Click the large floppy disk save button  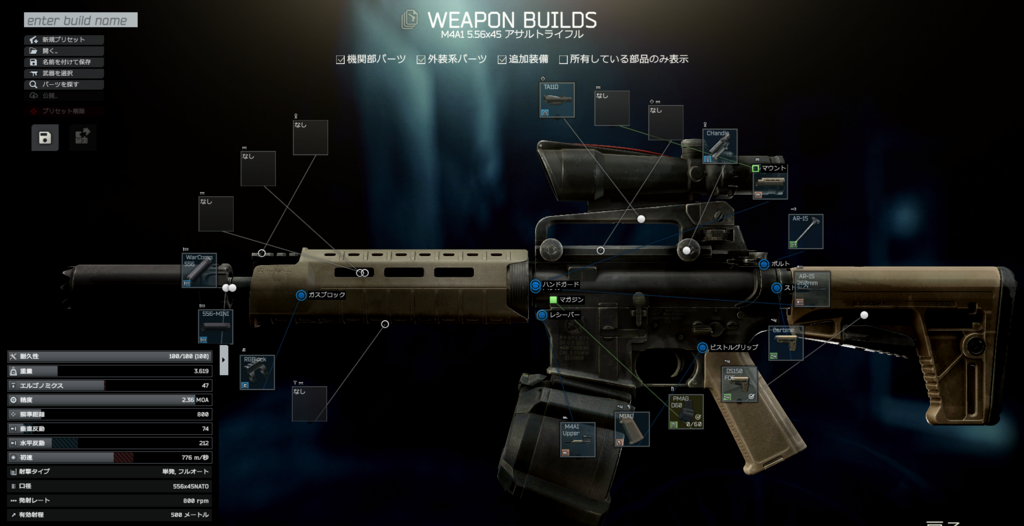point(45,138)
